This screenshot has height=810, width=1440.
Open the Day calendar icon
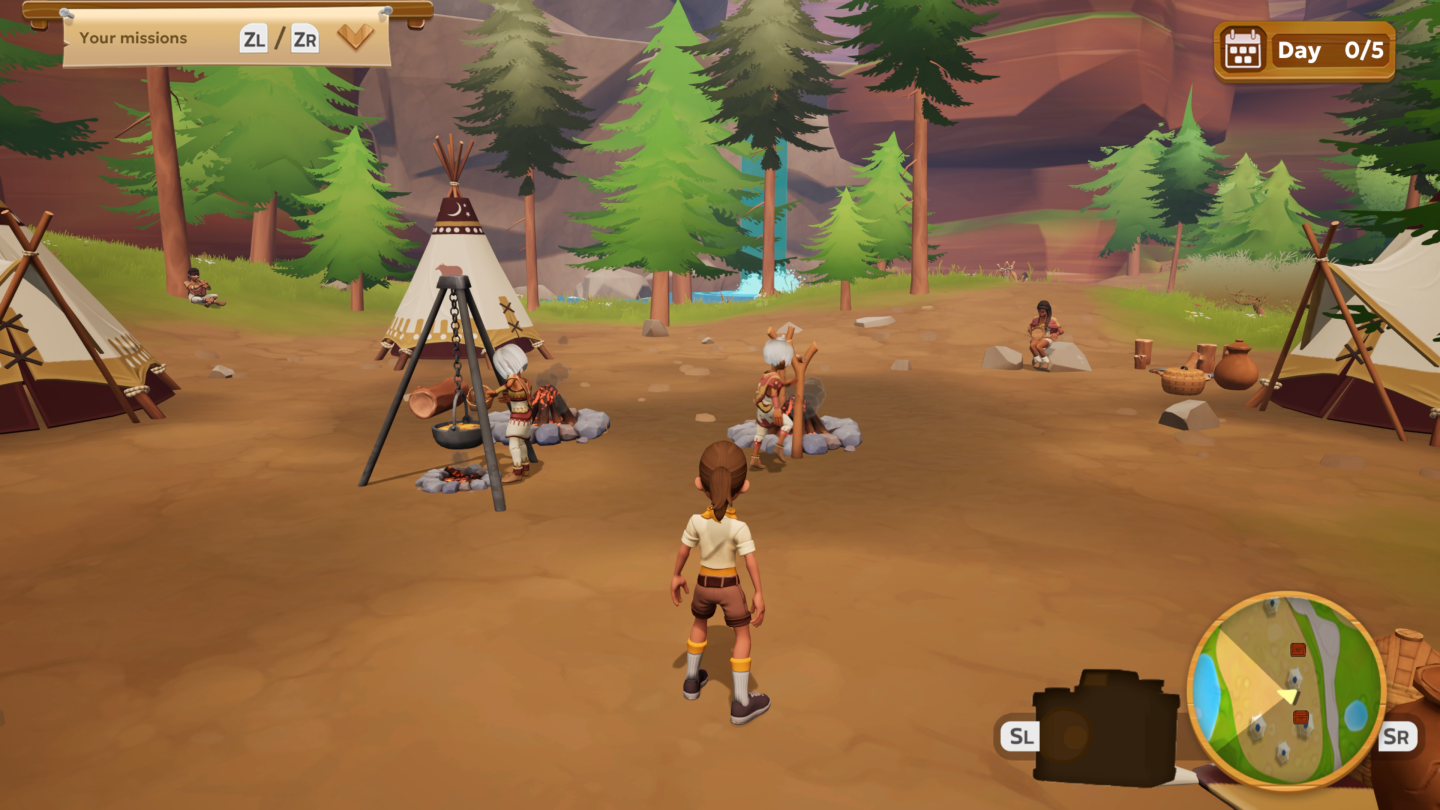pyautogui.click(x=1243, y=50)
